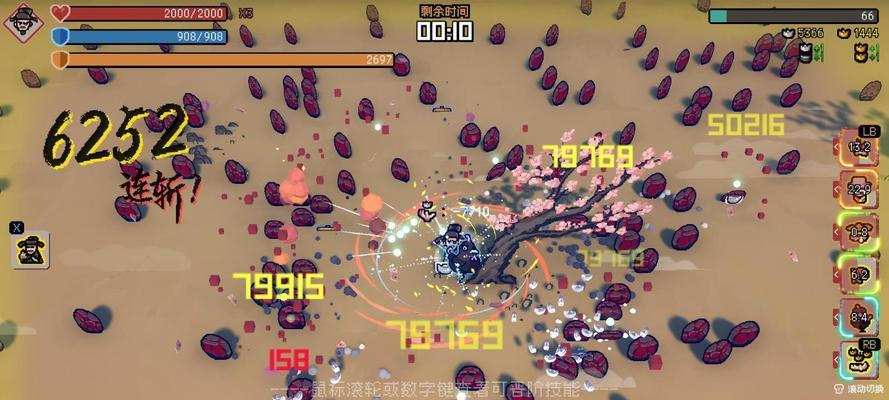
Task: Select the skill slot with cooldown 22.9
Action: click(859, 190)
